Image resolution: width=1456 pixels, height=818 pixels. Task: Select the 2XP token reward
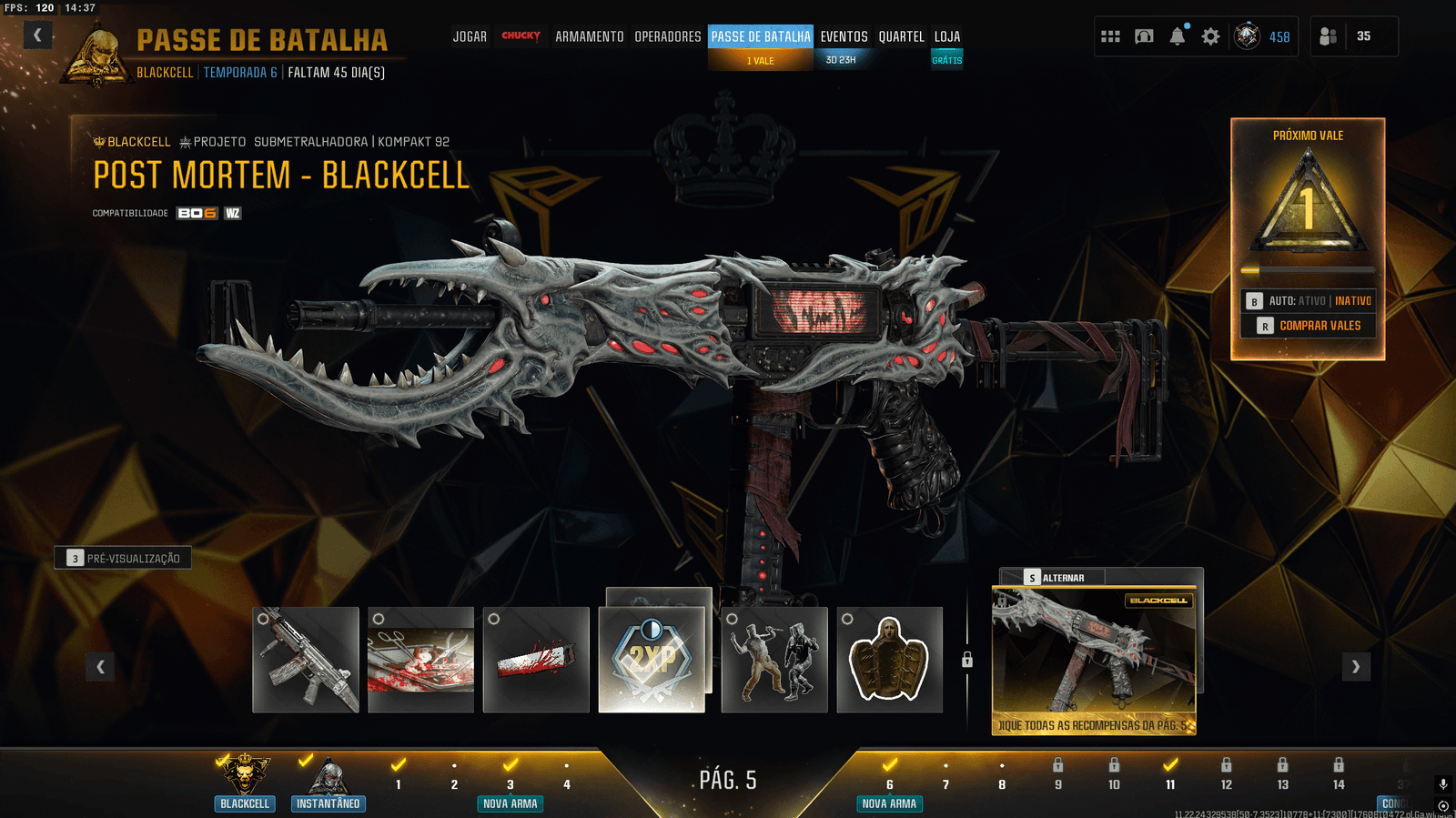652,659
